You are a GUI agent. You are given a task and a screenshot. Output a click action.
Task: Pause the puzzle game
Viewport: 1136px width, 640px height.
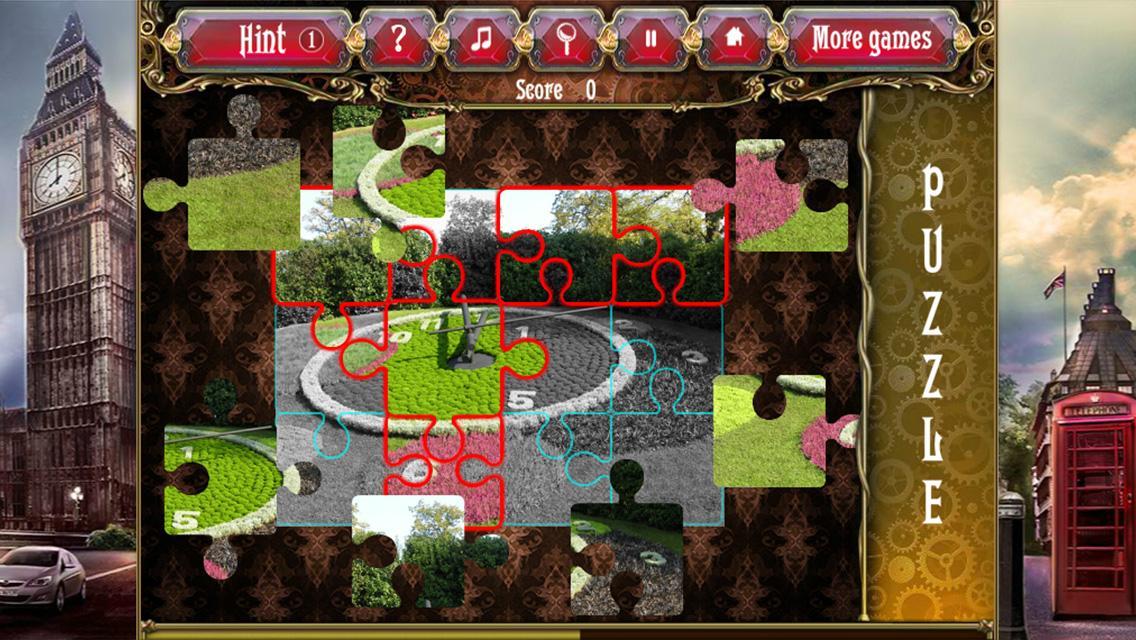pos(651,40)
